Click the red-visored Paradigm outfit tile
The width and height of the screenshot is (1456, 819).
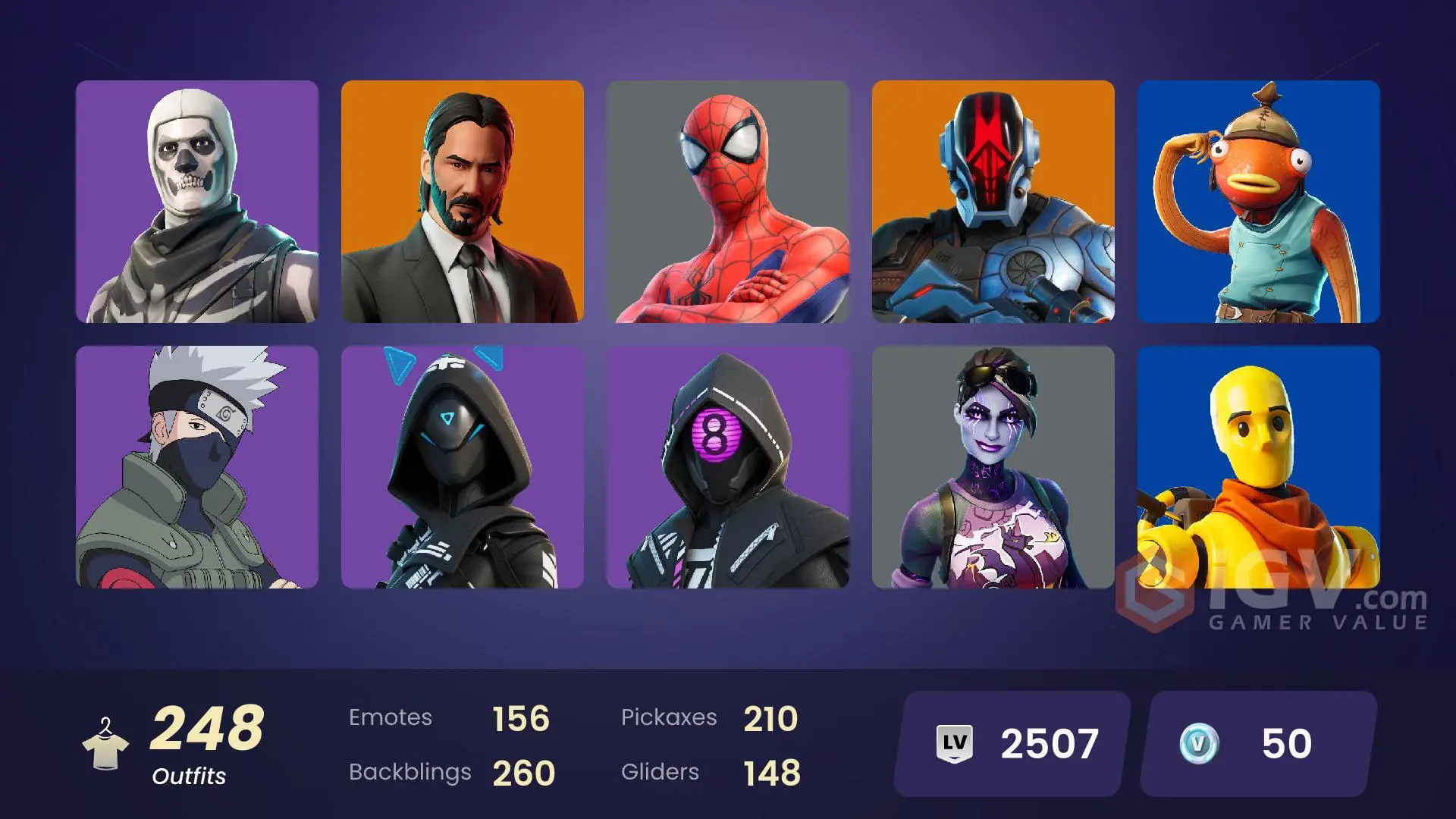(x=993, y=205)
